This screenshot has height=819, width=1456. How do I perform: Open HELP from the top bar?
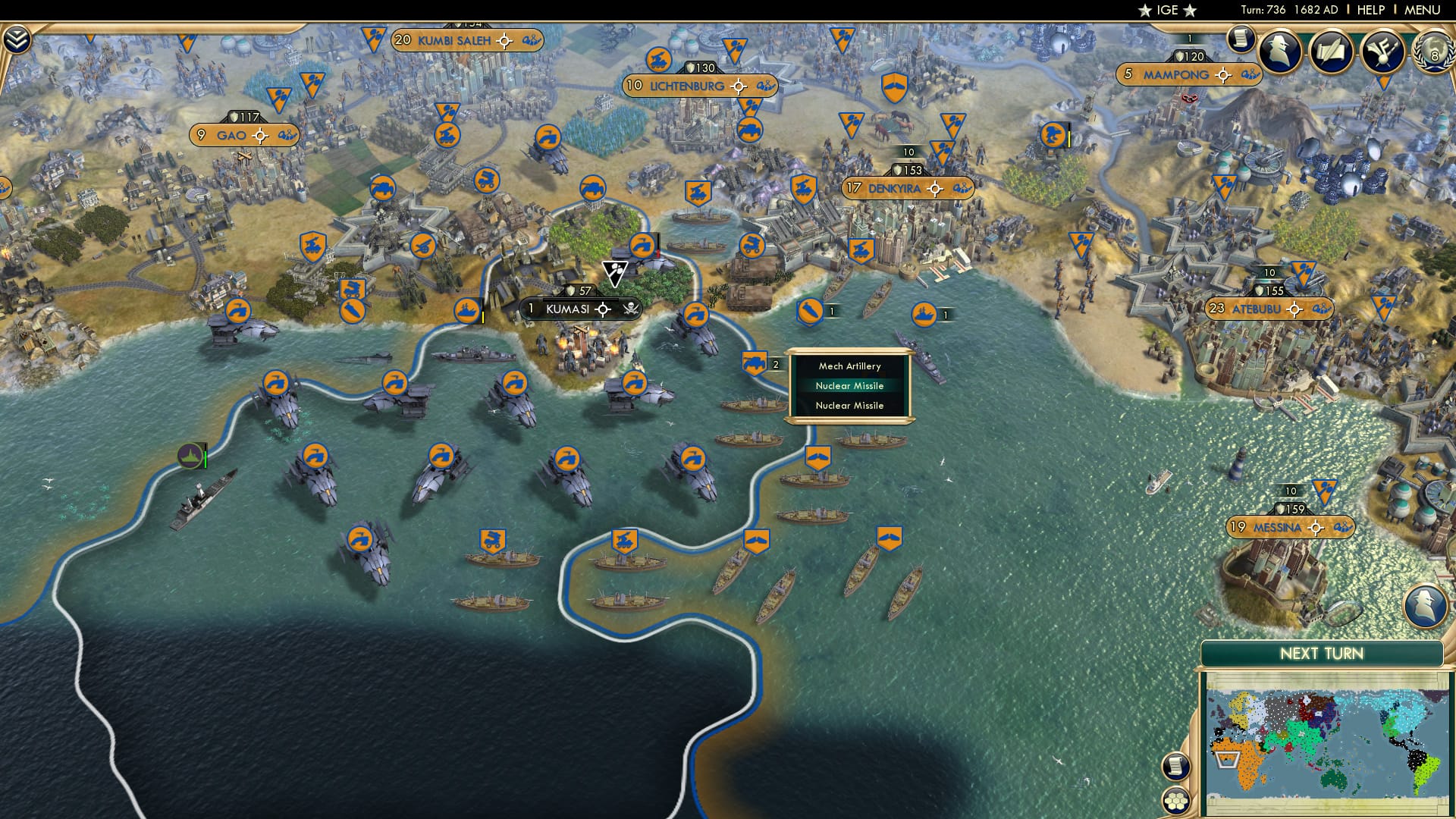1371,10
